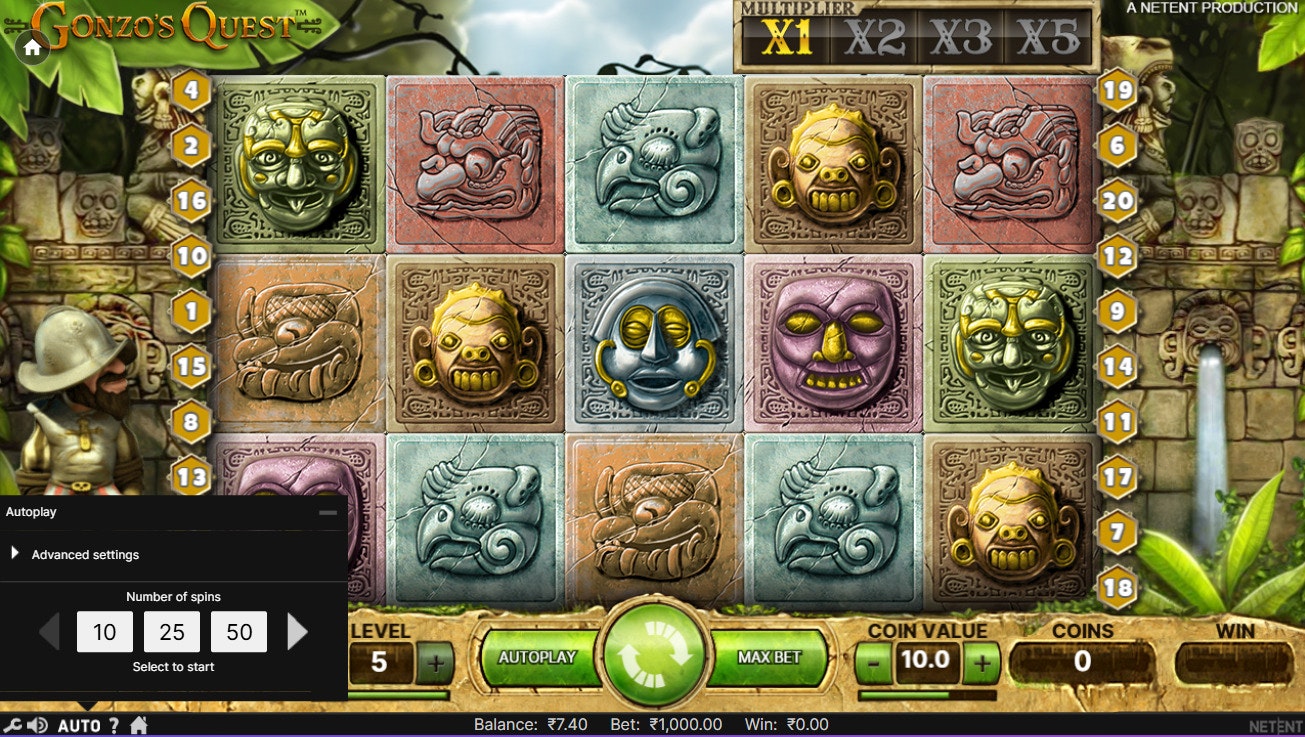Select 25 spins for autoplay

[172, 632]
